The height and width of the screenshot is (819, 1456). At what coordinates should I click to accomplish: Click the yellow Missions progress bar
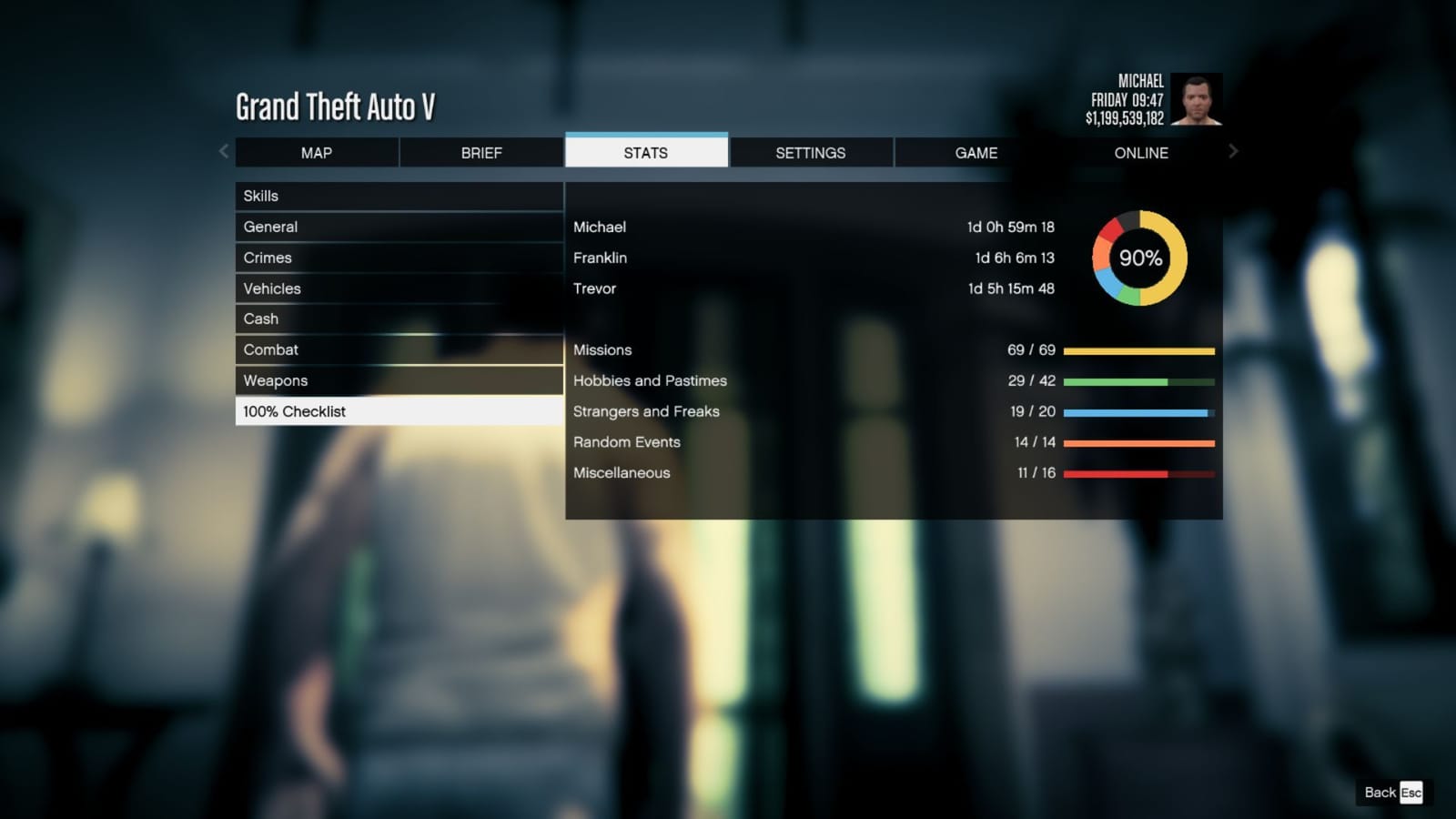tap(1138, 350)
